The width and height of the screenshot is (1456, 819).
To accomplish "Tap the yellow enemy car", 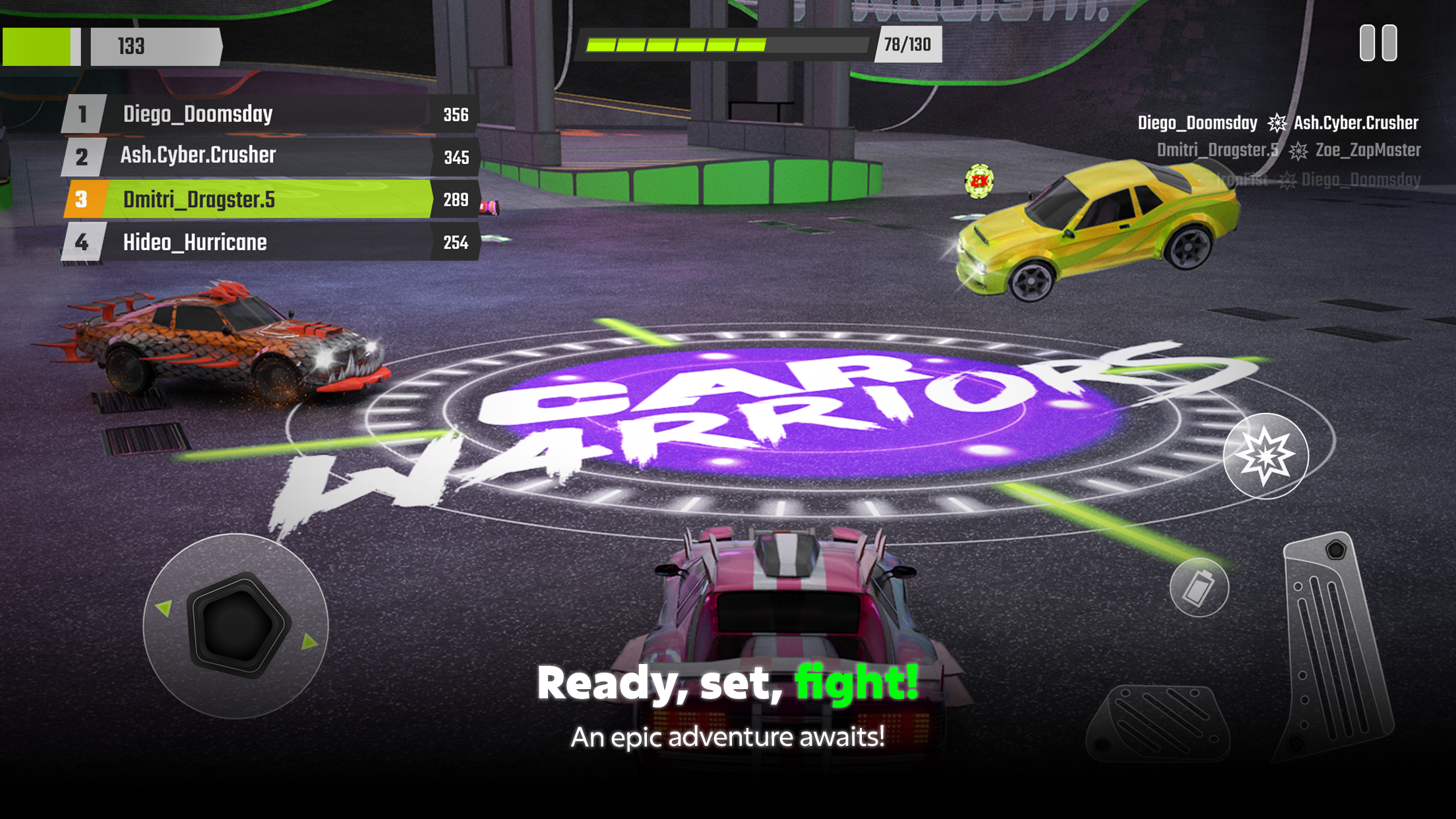I will [1108, 231].
